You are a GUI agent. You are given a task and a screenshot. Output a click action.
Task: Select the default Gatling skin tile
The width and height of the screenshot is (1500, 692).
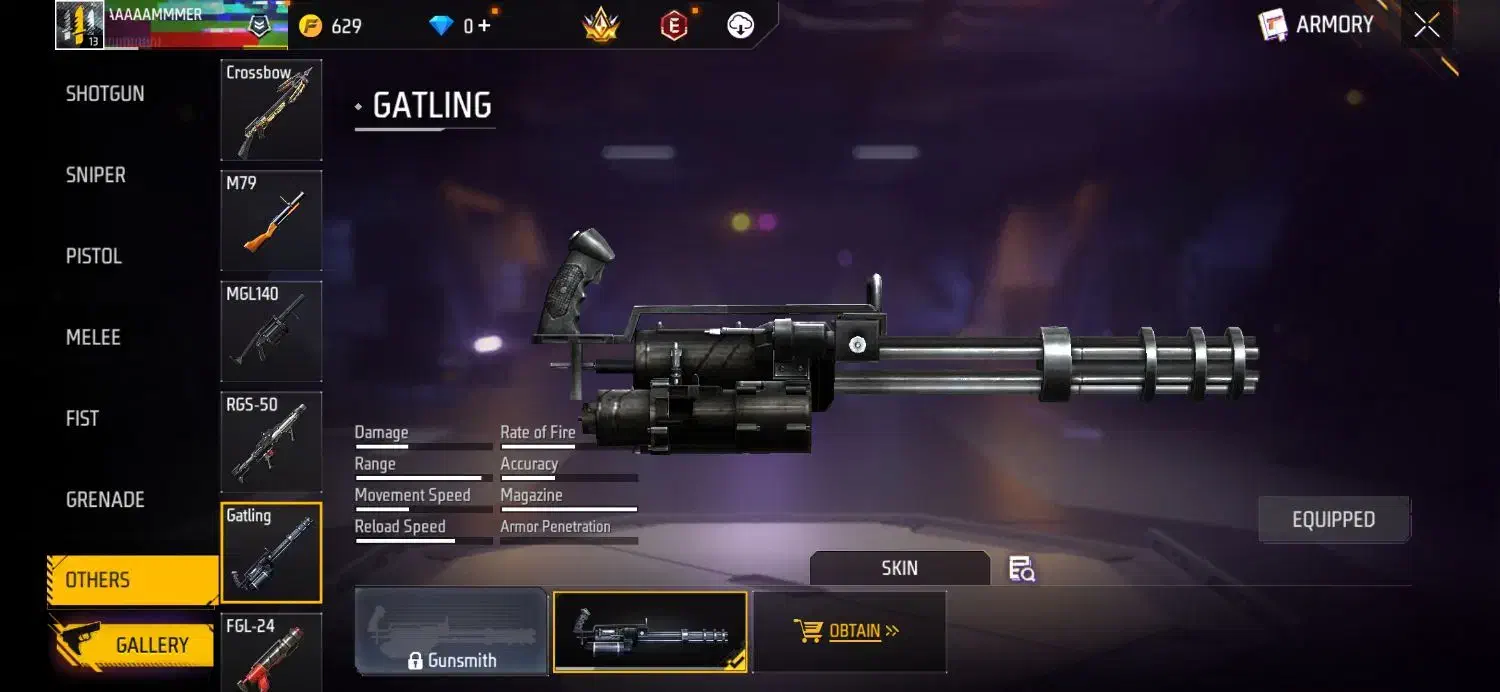(649, 631)
